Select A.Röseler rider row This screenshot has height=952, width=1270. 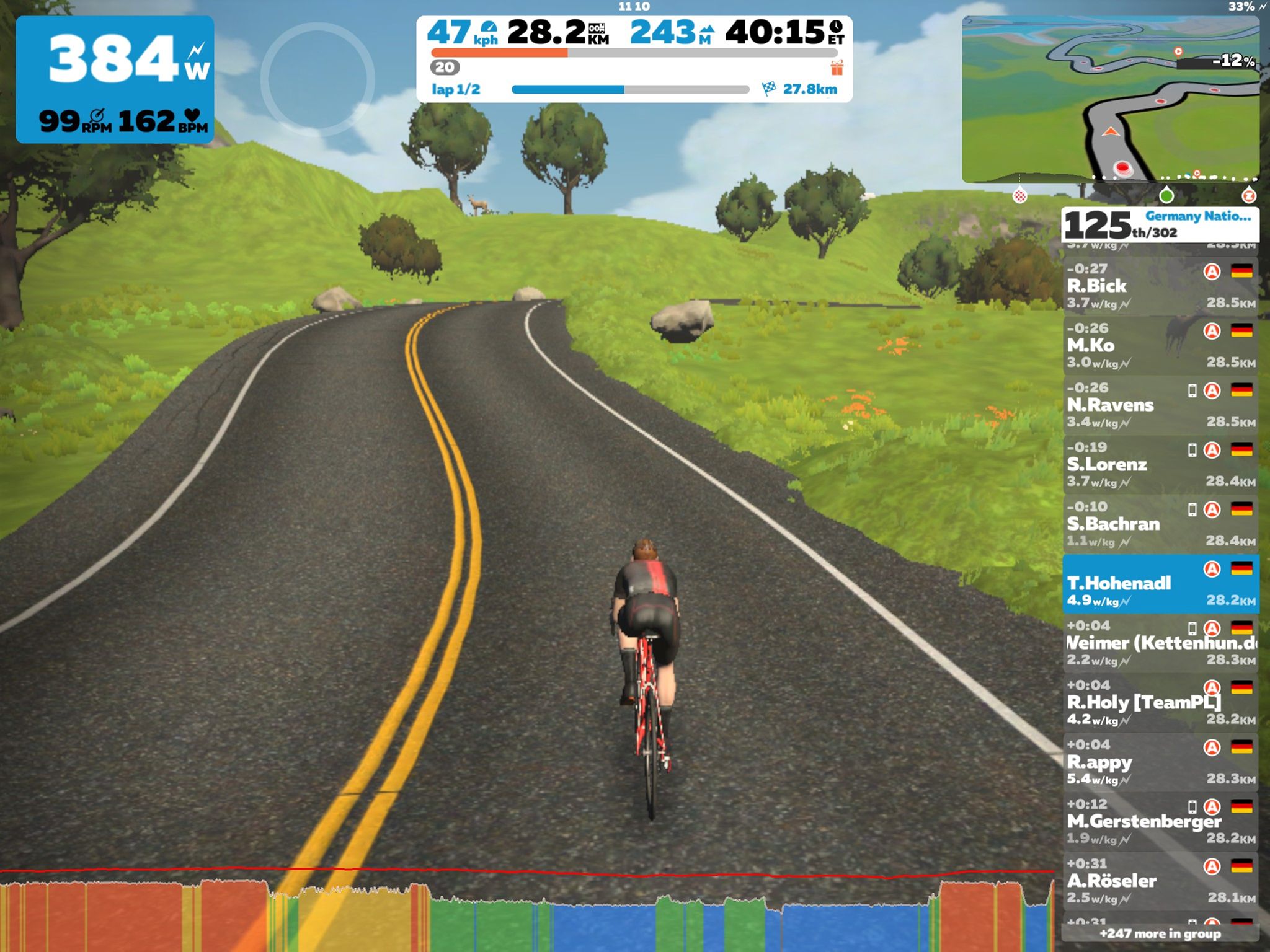[1160, 881]
